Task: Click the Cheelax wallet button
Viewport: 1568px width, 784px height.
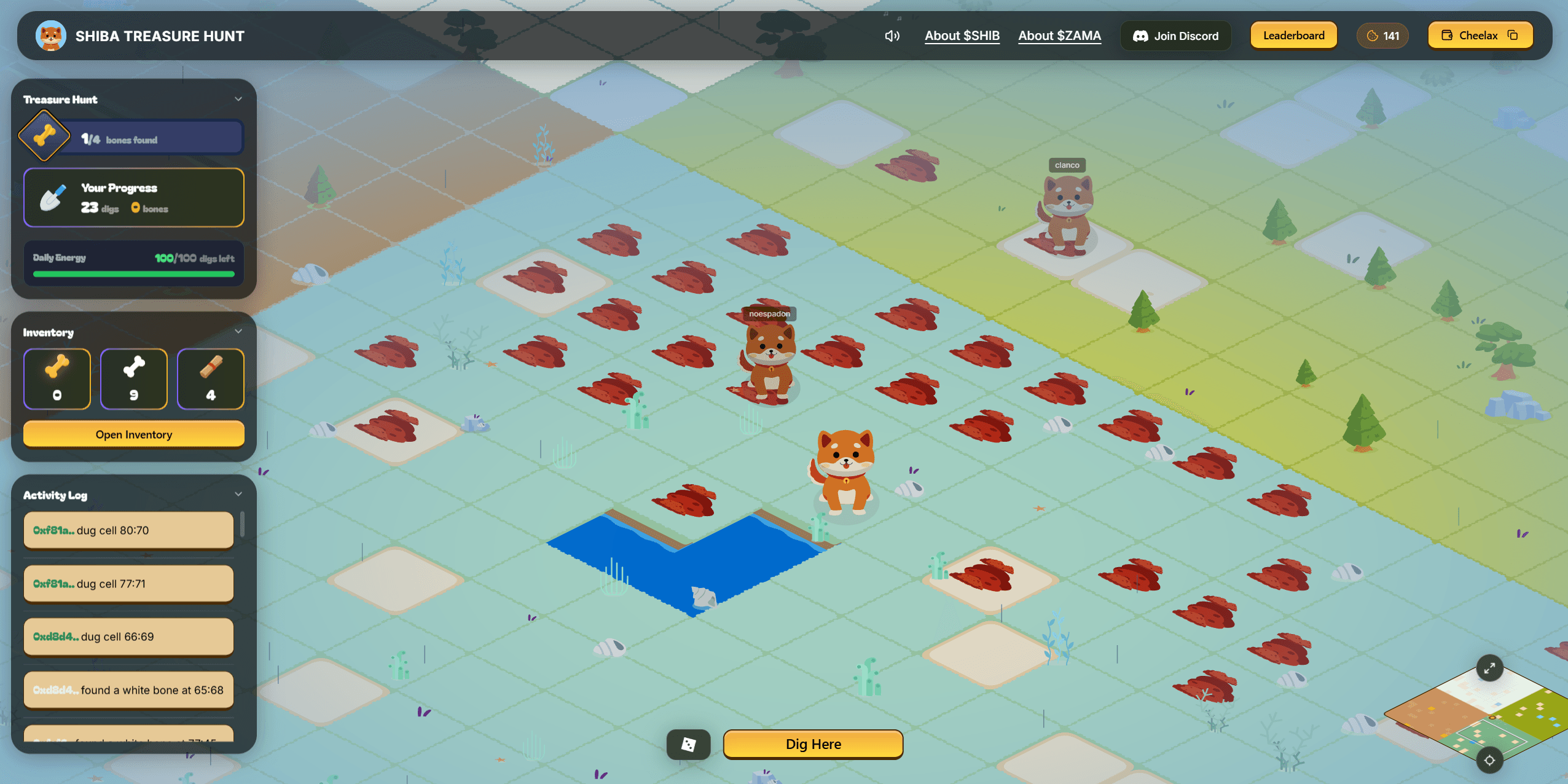Action: point(1480,36)
